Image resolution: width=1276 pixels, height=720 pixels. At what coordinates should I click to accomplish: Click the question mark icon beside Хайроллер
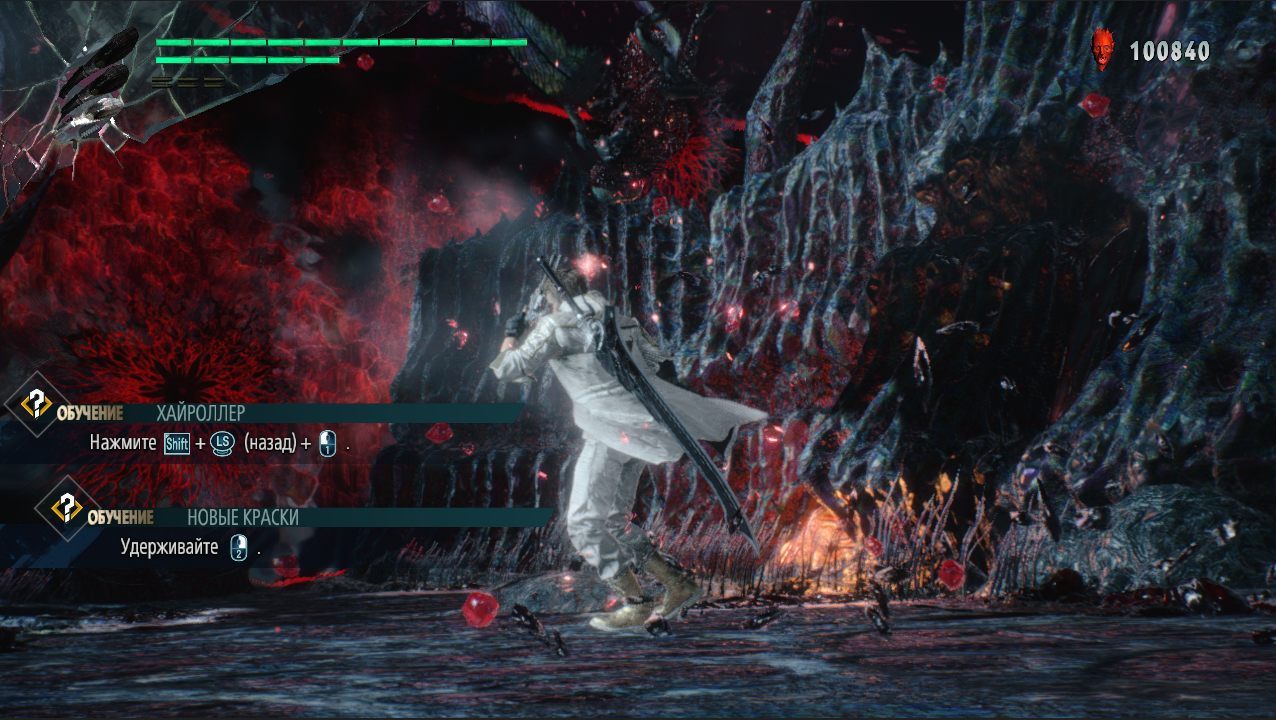point(37,405)
